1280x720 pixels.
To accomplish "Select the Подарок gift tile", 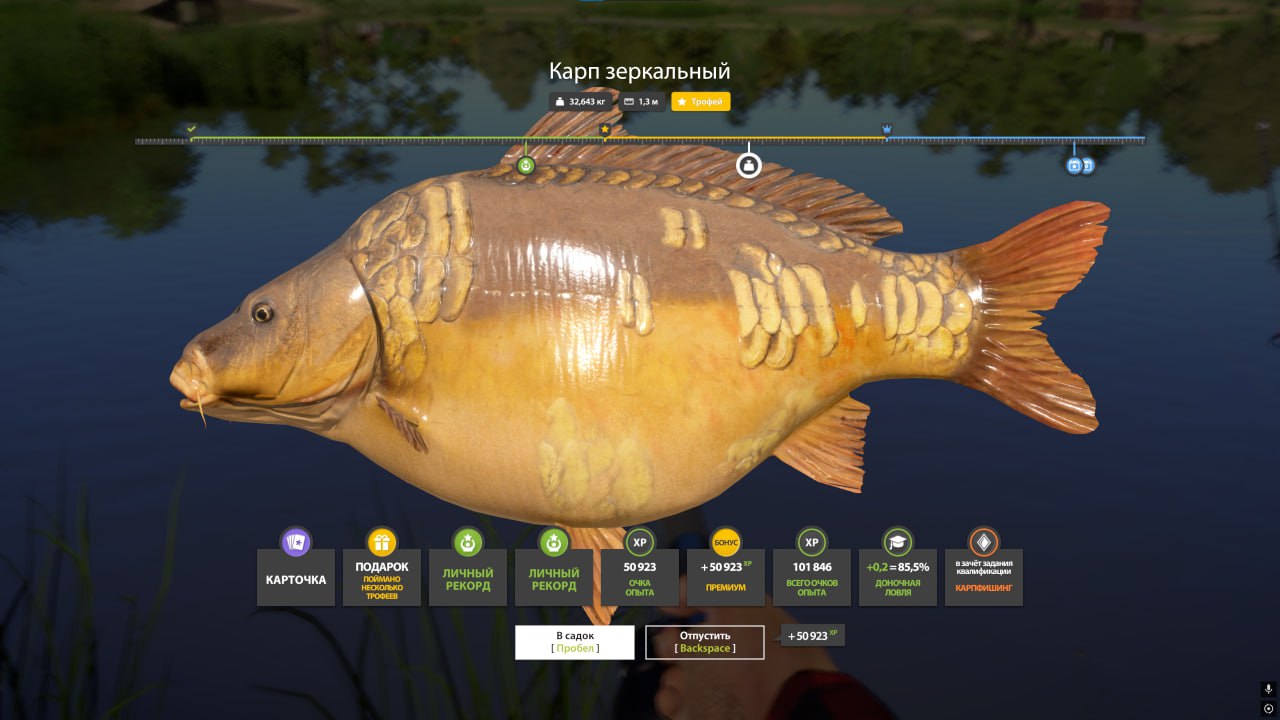I will (x=382, y=577).
